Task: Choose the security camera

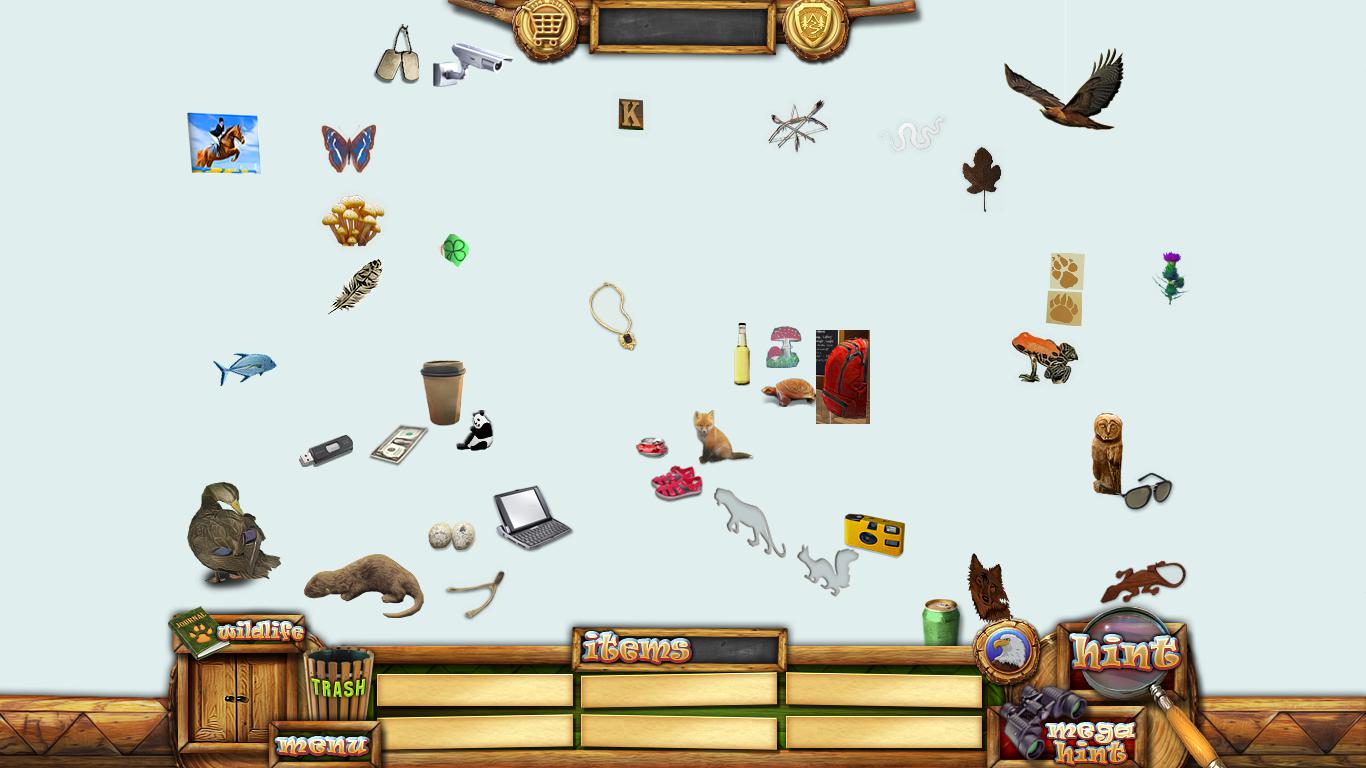Action: (x=472, y=62)
